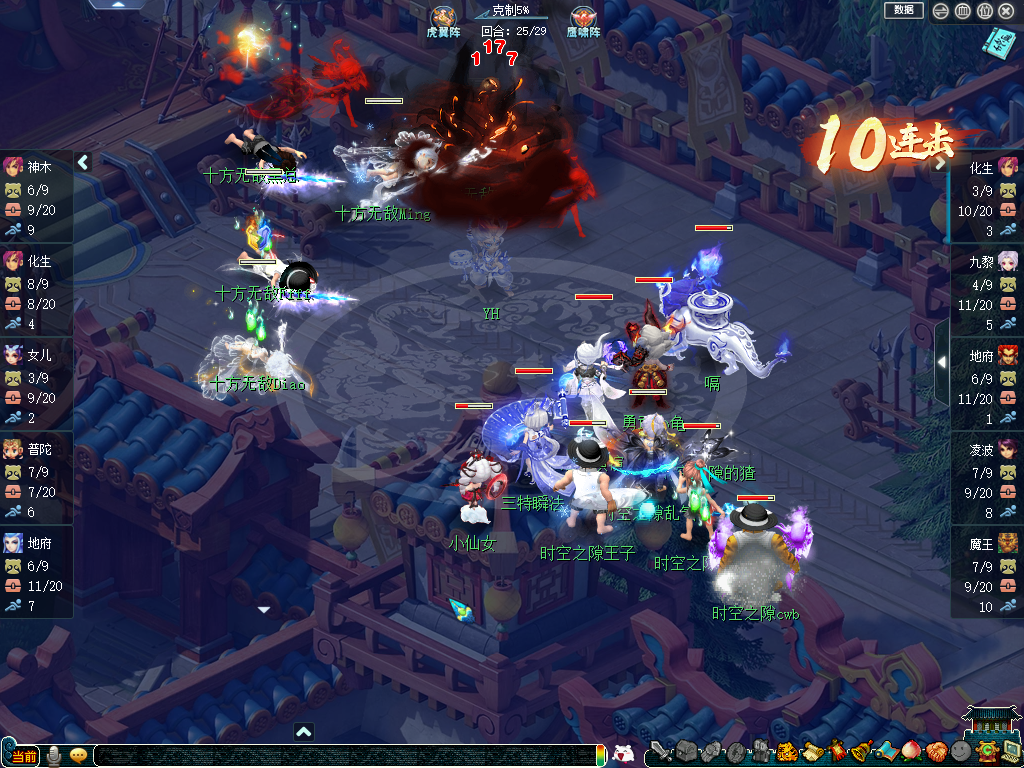The image size is (1024, 768).
Task: Select the peach icon in the toolbar
Action: [x=910, y=751]
